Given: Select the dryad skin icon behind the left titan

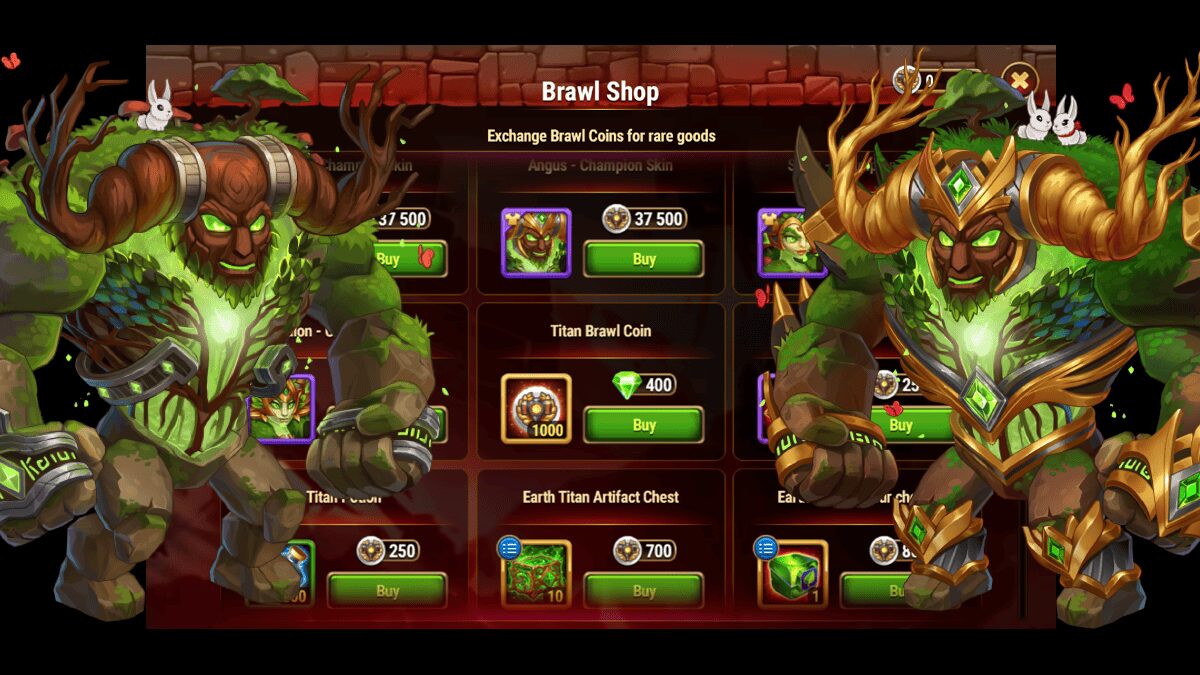Looking at the screenshot, I should [x=281, y=408].
